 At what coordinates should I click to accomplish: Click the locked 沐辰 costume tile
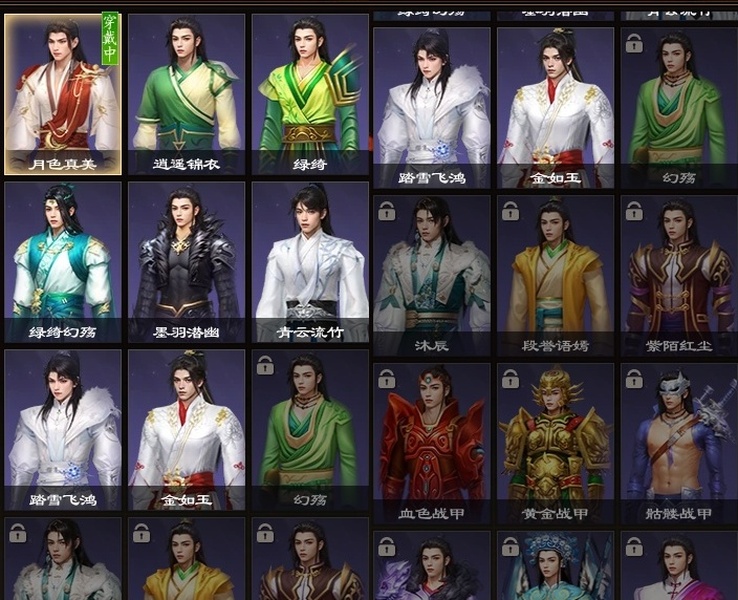click(x=432, y=275)
